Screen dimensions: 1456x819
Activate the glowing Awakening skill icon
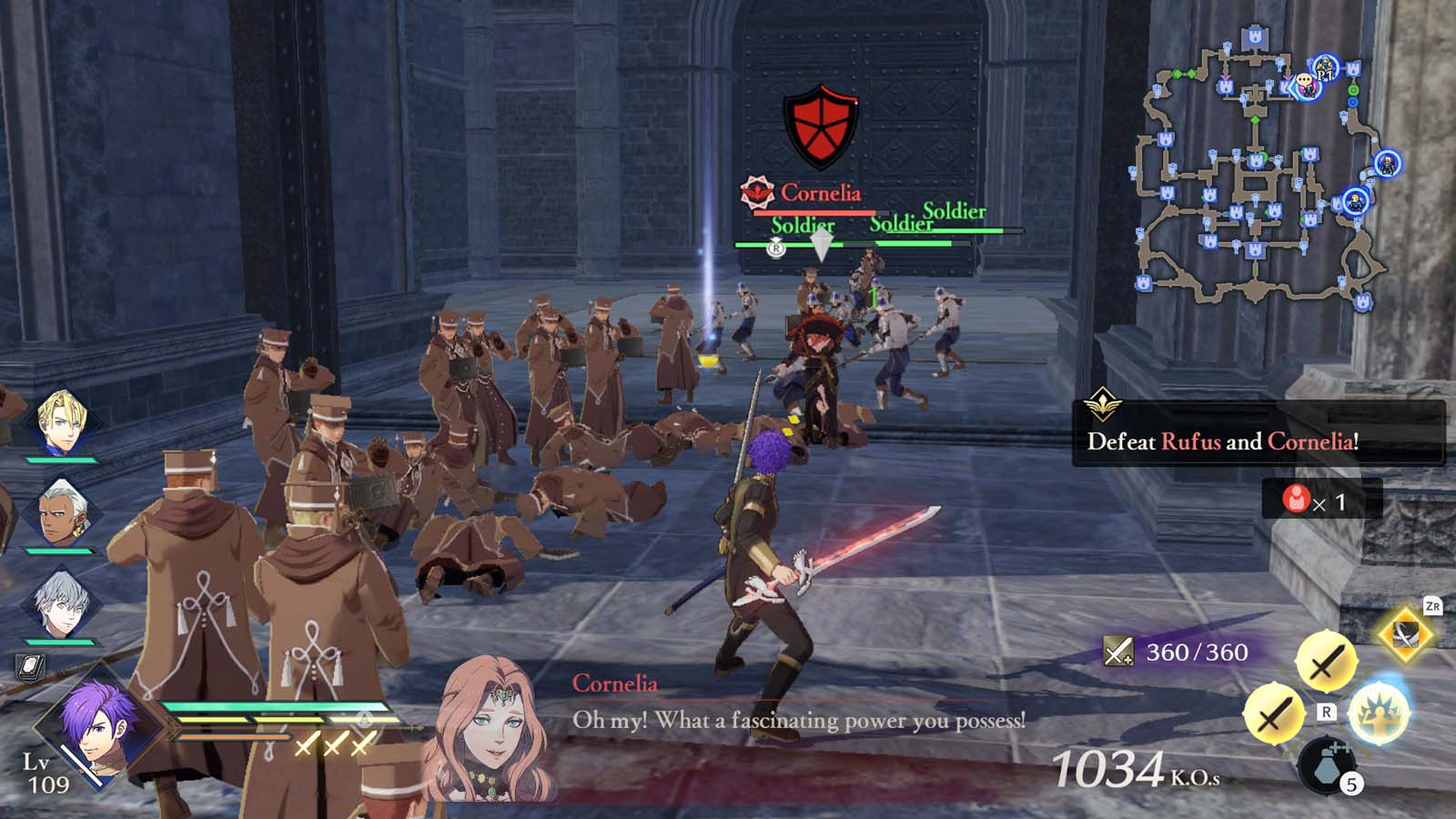(x=1380, y=713)
